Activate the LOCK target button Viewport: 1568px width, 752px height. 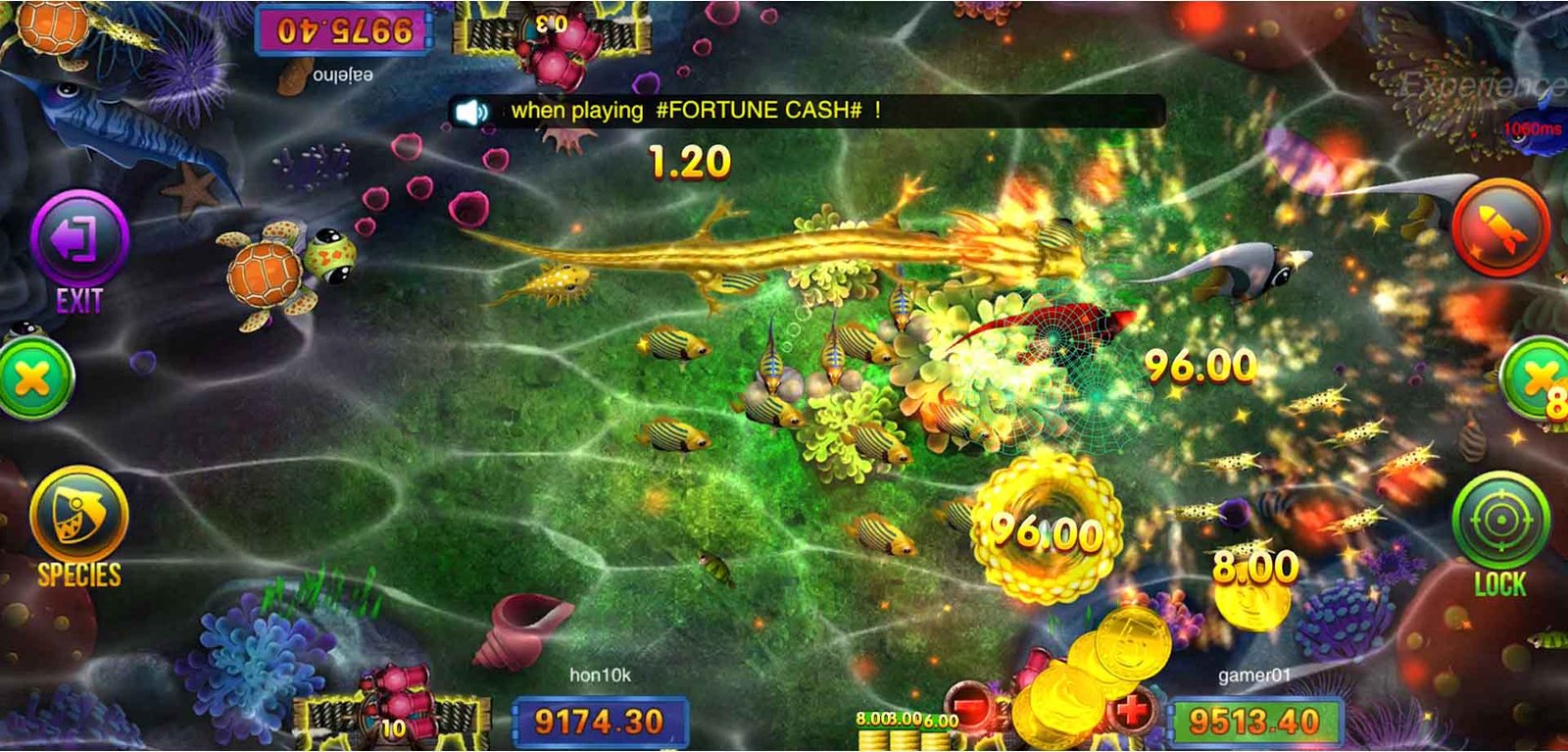1499,522
